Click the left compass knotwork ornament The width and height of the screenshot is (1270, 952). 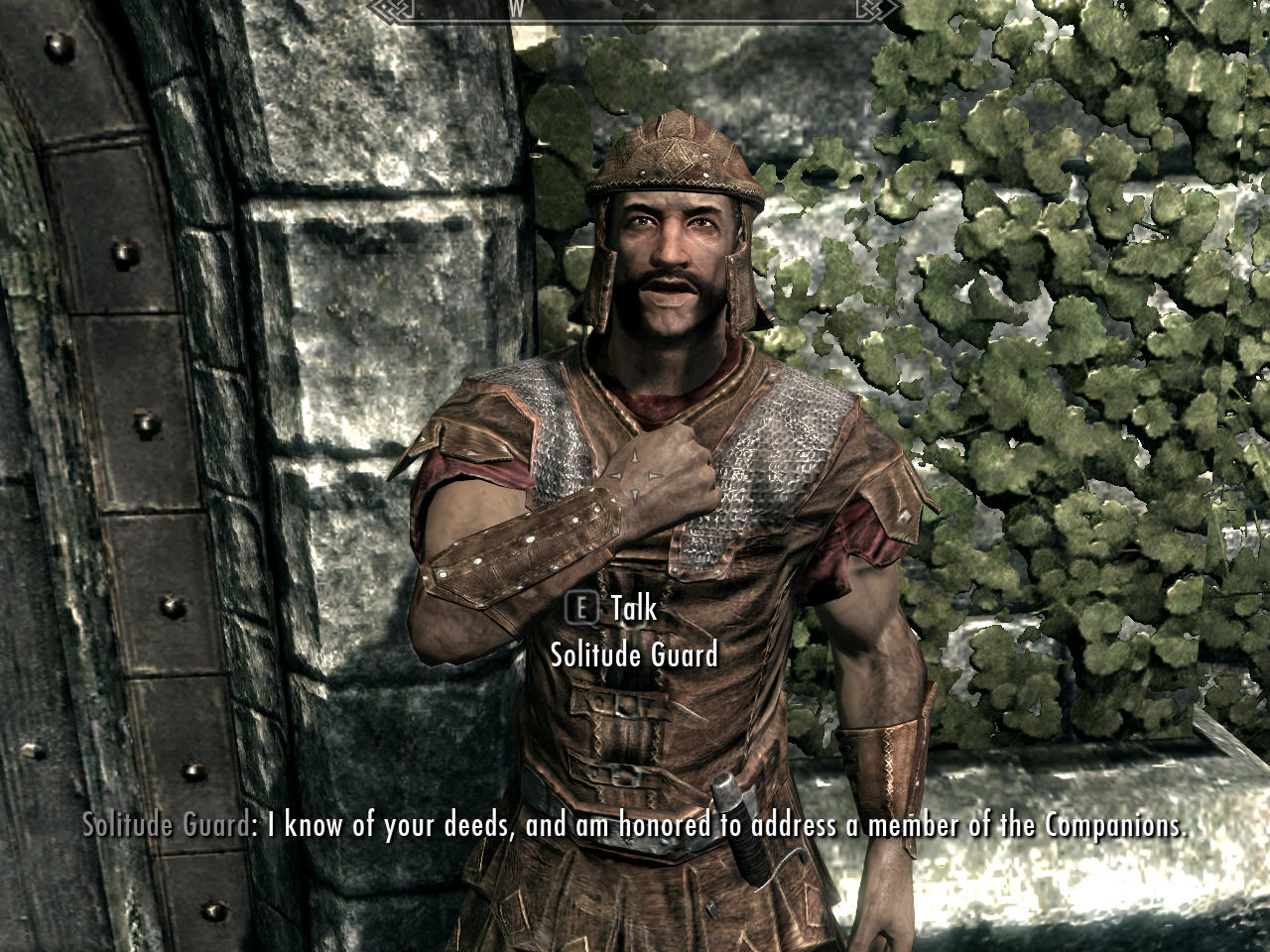386,10
